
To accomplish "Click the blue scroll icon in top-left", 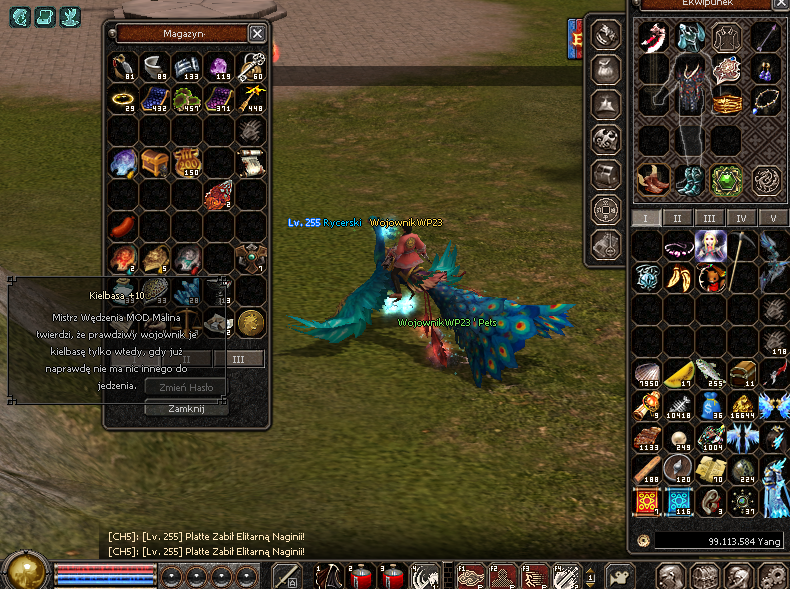I will point(20,15).
